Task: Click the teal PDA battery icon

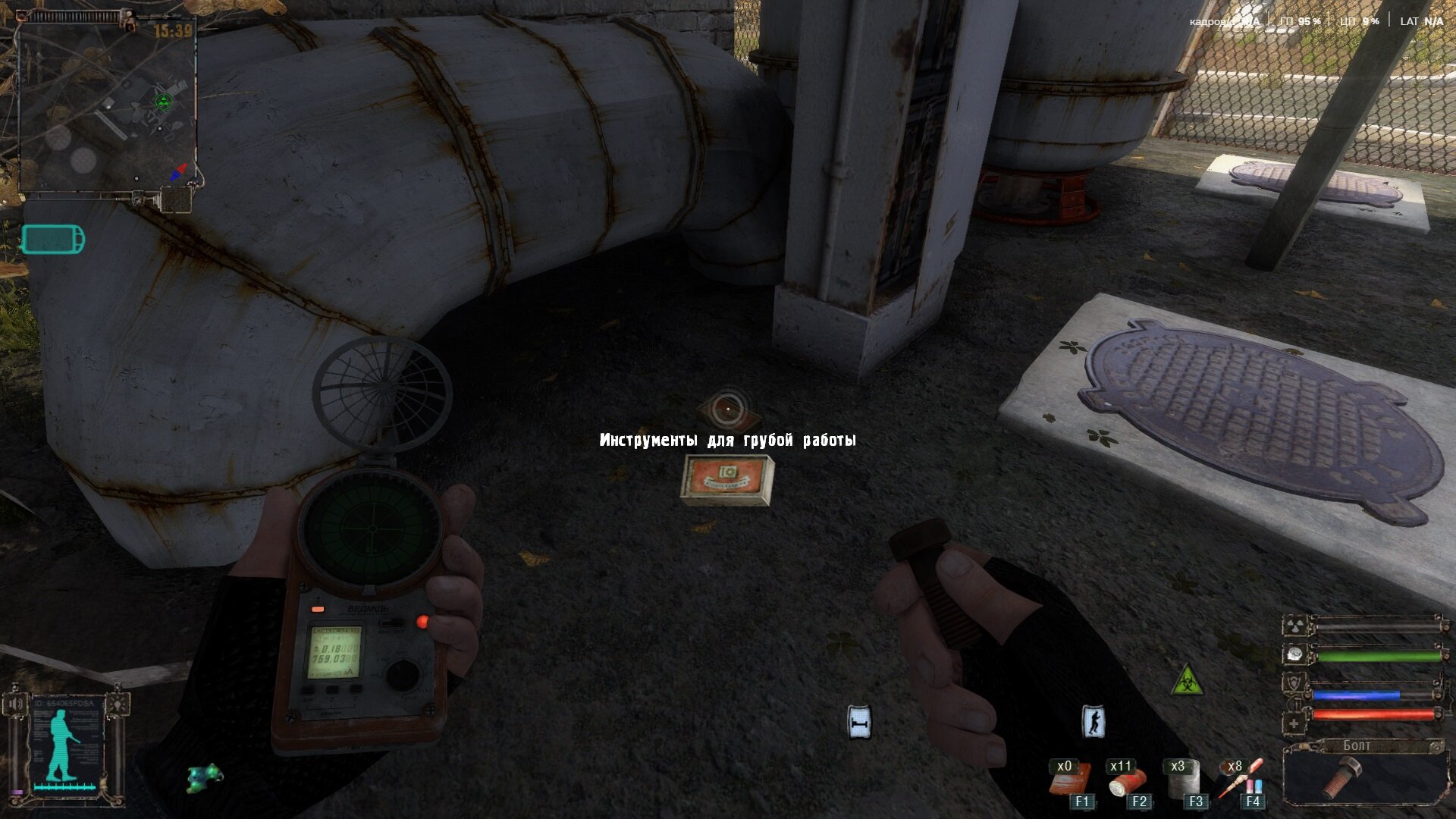Action: coord(53,240)
